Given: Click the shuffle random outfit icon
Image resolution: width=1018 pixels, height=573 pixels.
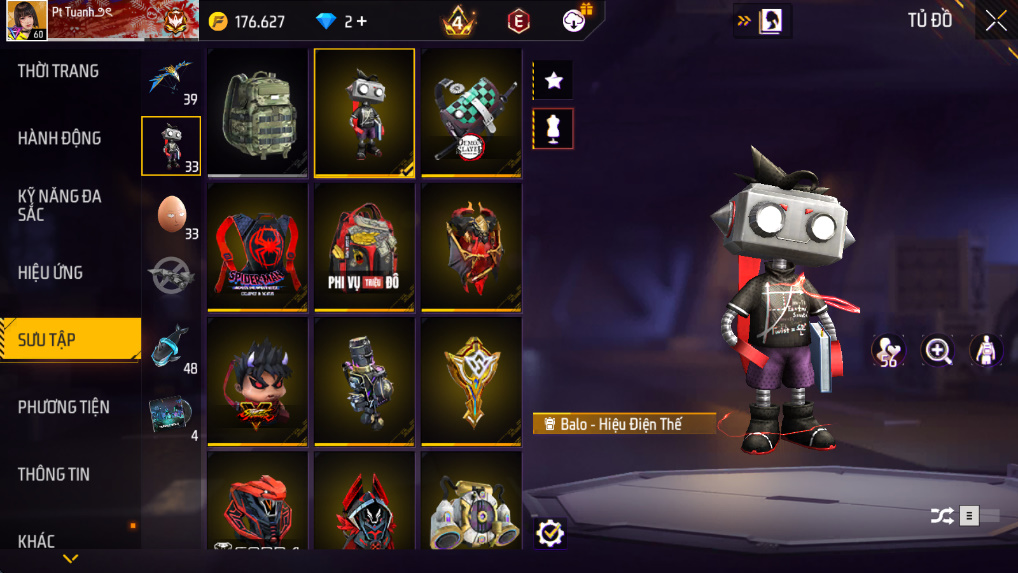Looking at the screenshot, I should (x=941, y=516).
